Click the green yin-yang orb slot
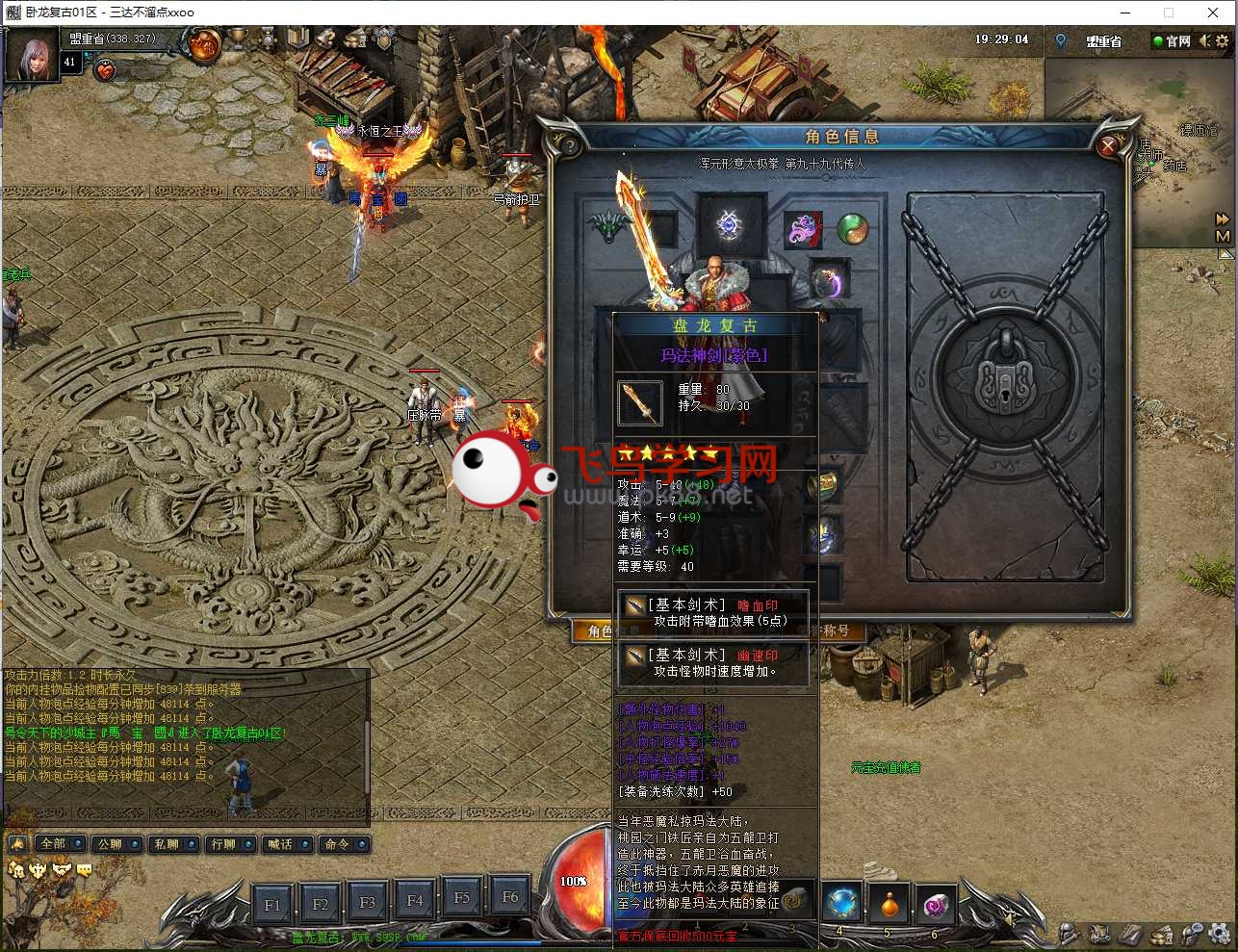This screenshot has width=1238, height=952. tap(851, 229)
